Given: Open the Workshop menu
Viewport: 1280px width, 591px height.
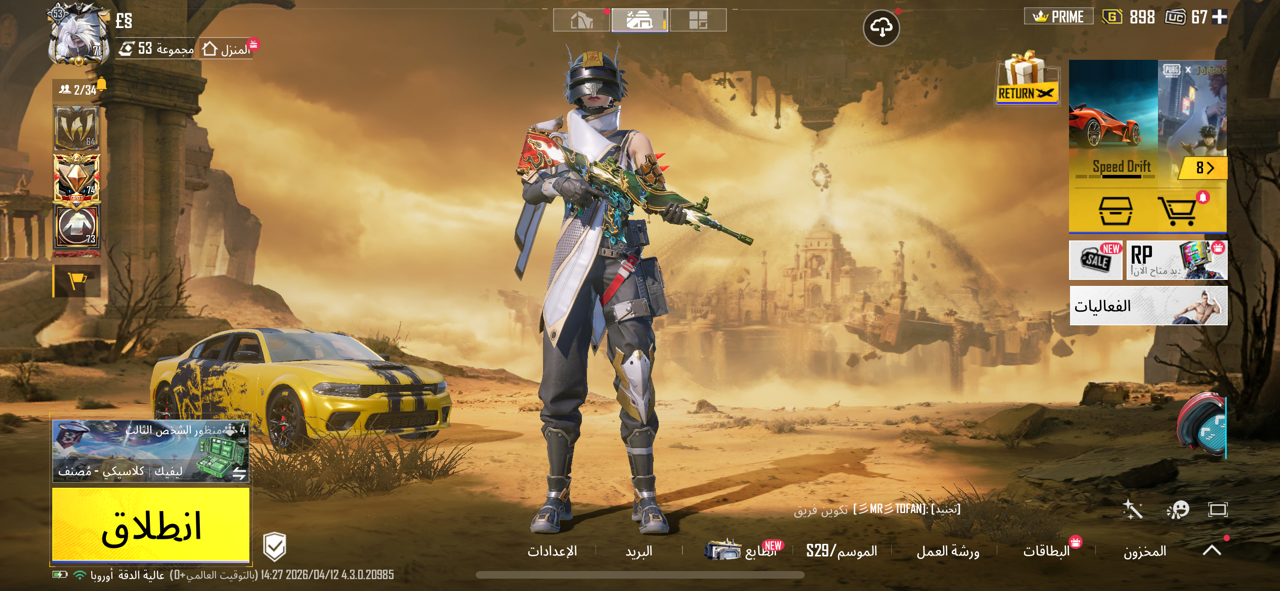Looking at the screenshot, I should coord(948,551).
